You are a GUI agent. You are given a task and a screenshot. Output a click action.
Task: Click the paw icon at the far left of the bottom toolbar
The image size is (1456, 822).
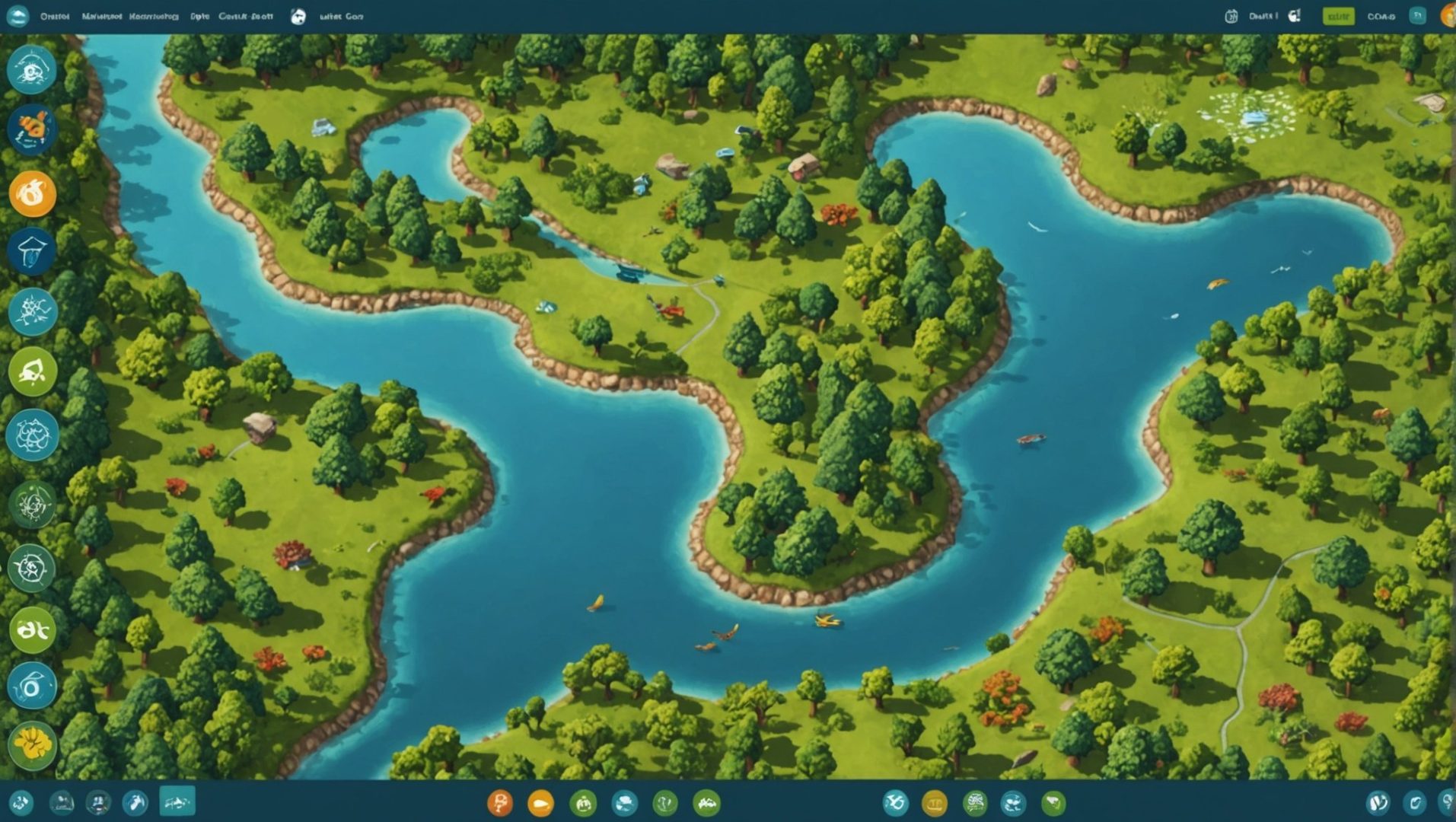23,802
